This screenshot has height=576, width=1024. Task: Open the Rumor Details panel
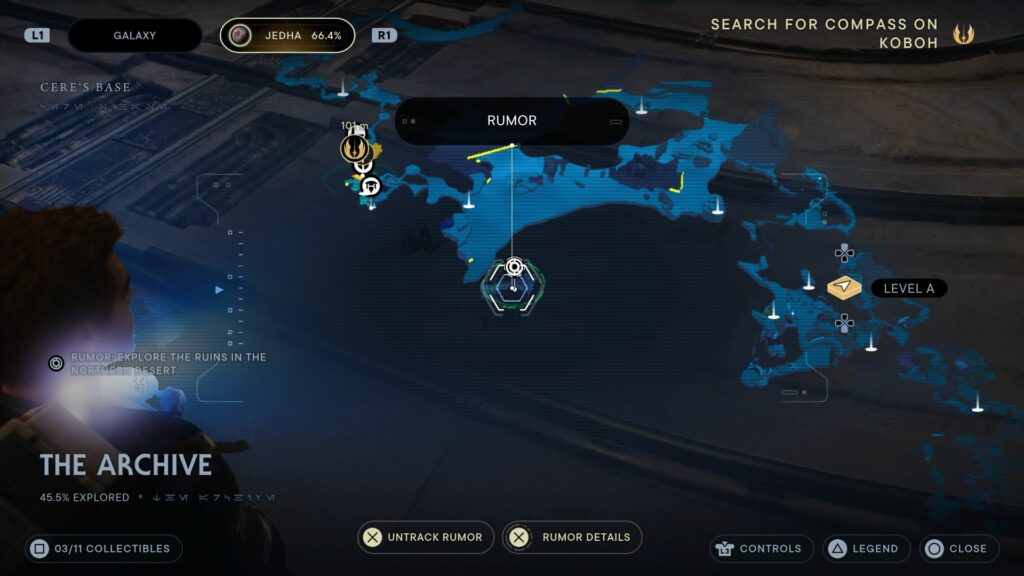coord(572,537)
